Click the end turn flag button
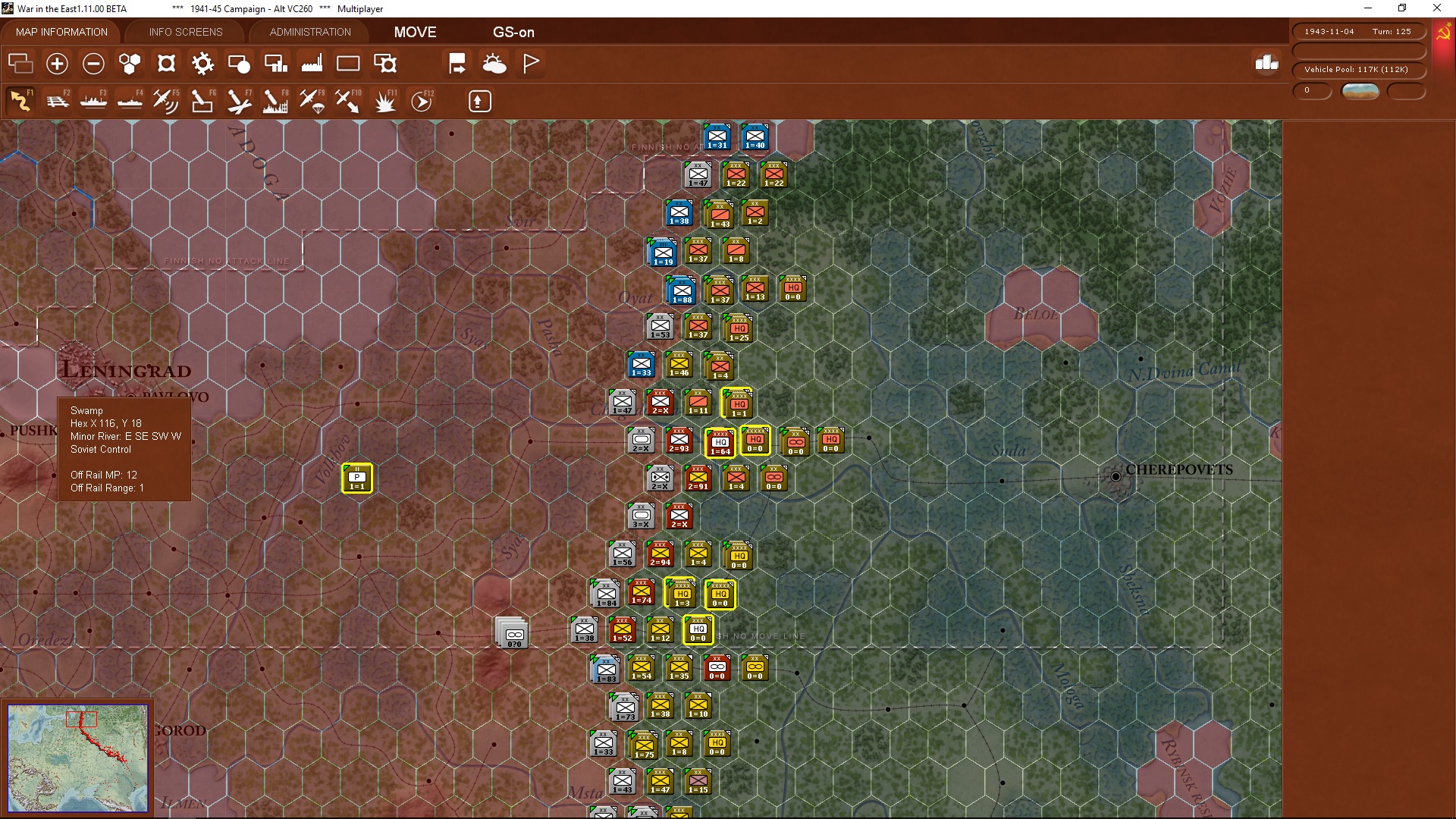Image resolution: width=1456 pixels, height=819 pixels. point(530,63)
